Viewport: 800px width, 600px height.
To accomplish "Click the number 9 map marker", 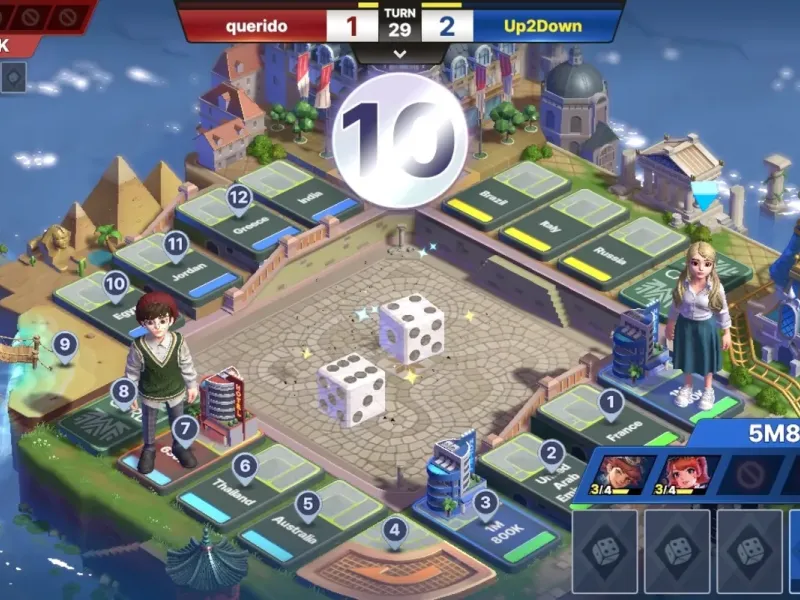I will (66, 347).
